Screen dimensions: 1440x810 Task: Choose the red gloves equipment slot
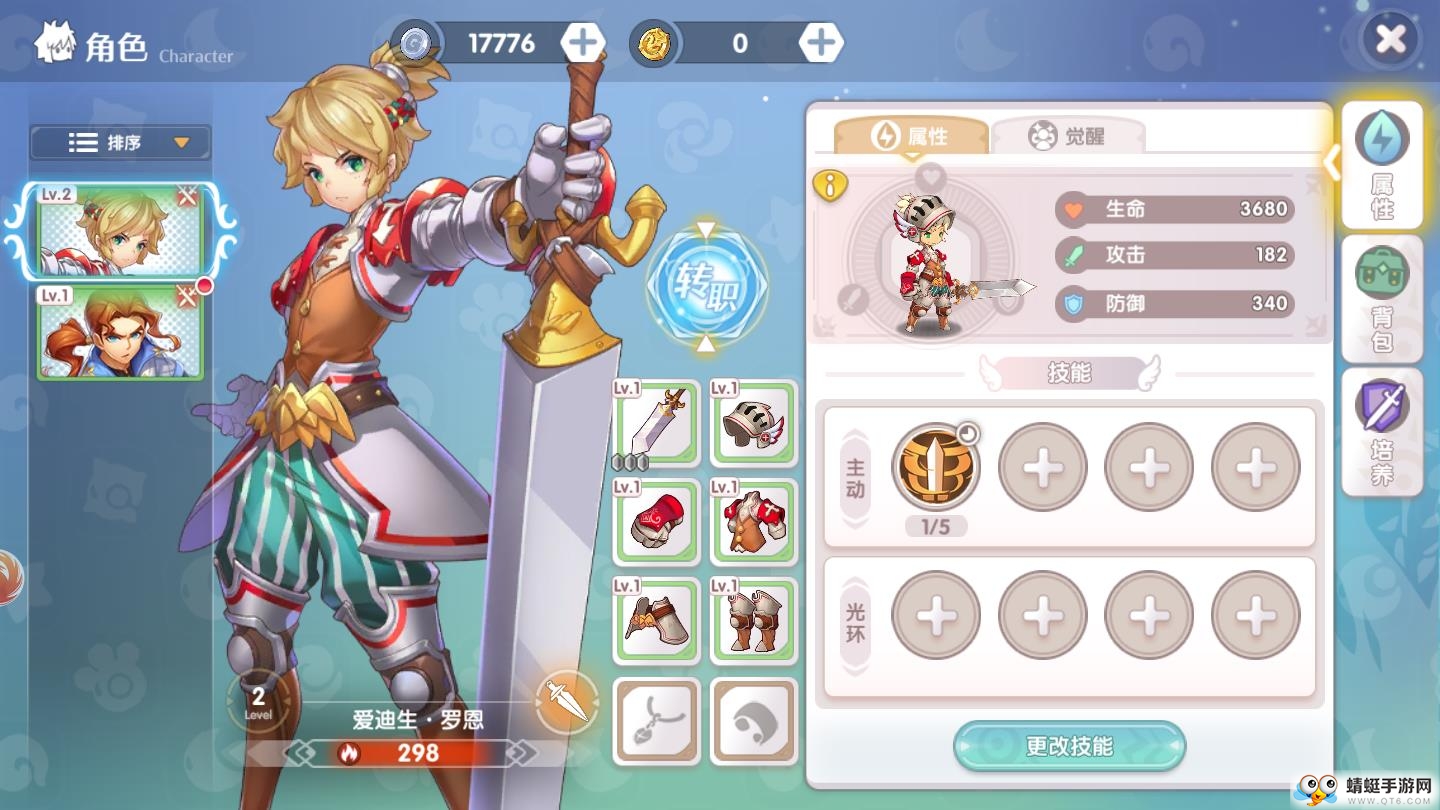point(656,522)
